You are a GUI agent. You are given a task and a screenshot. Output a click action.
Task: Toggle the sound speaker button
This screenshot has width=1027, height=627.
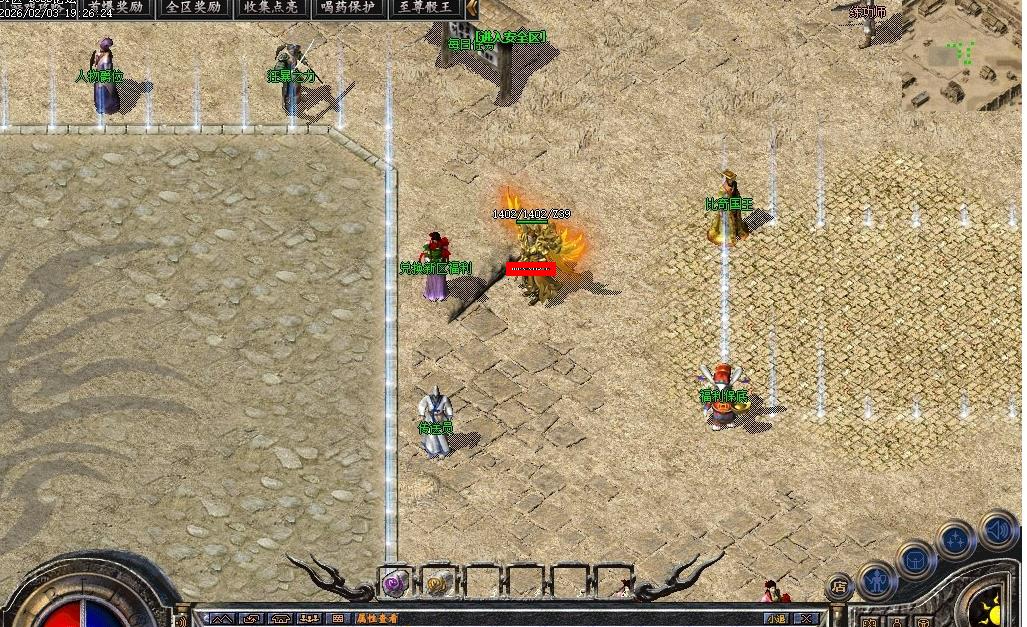coord(997,530)
